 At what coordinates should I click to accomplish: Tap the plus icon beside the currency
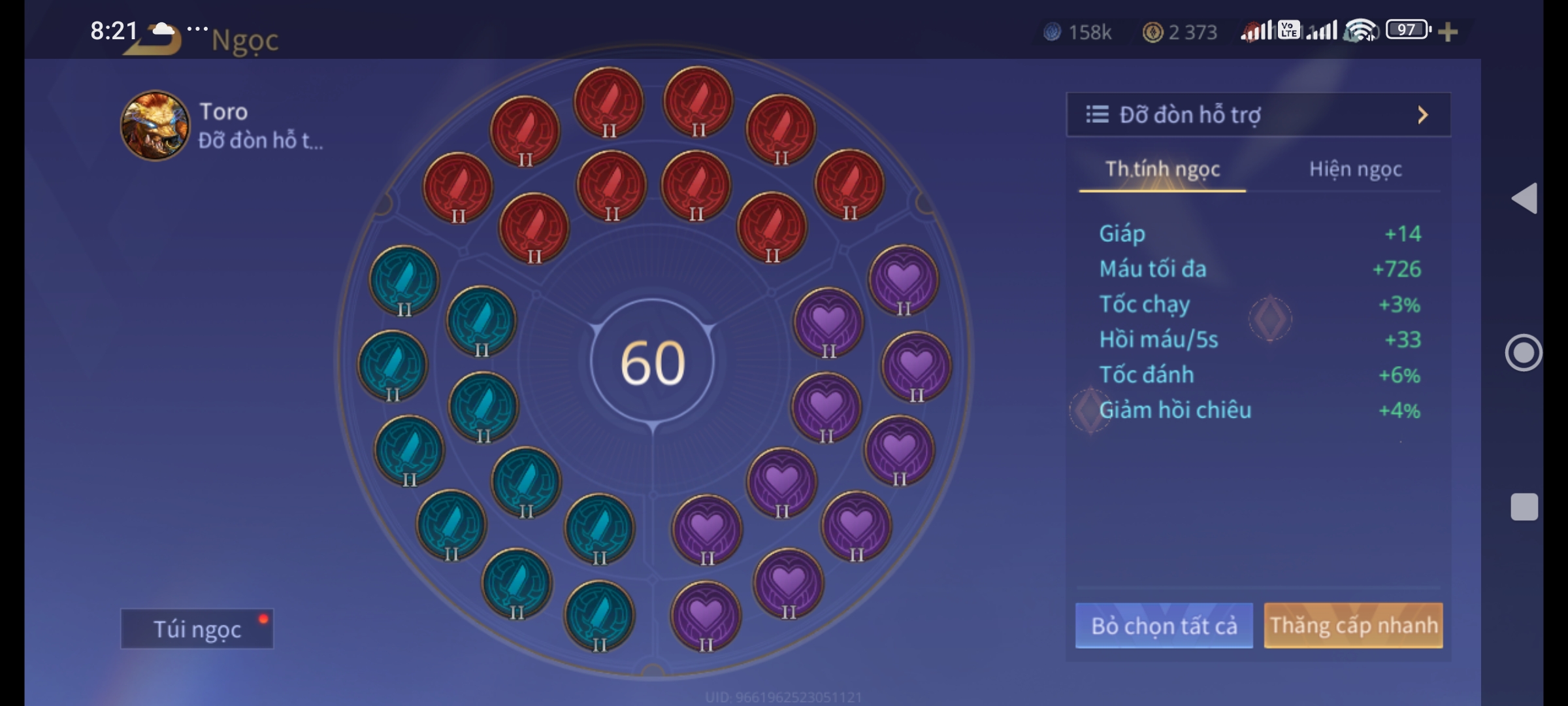[x=1448, y=31]
